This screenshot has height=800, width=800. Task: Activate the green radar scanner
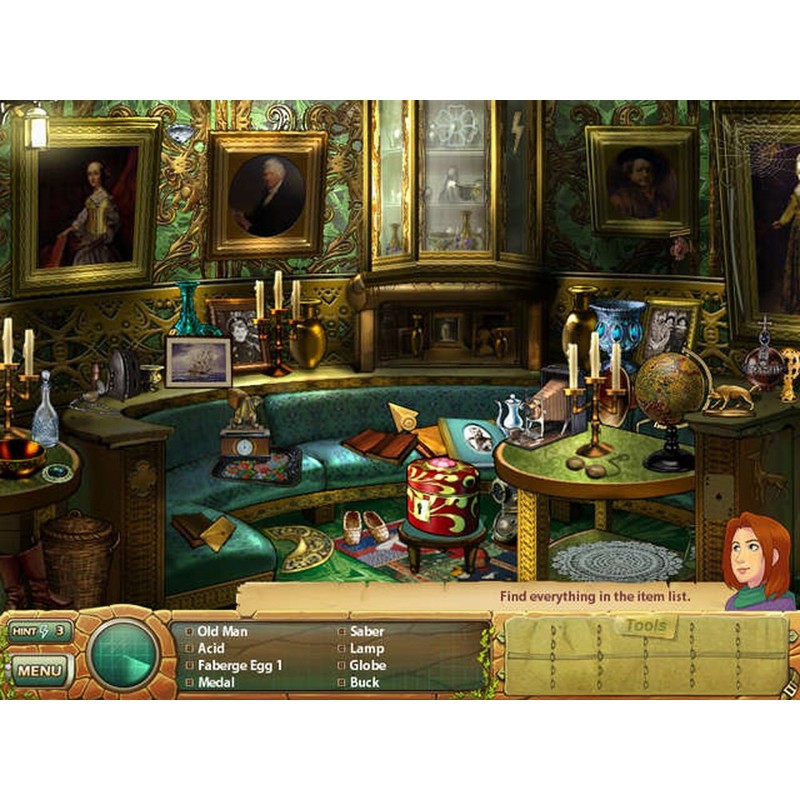coord(123,657)
